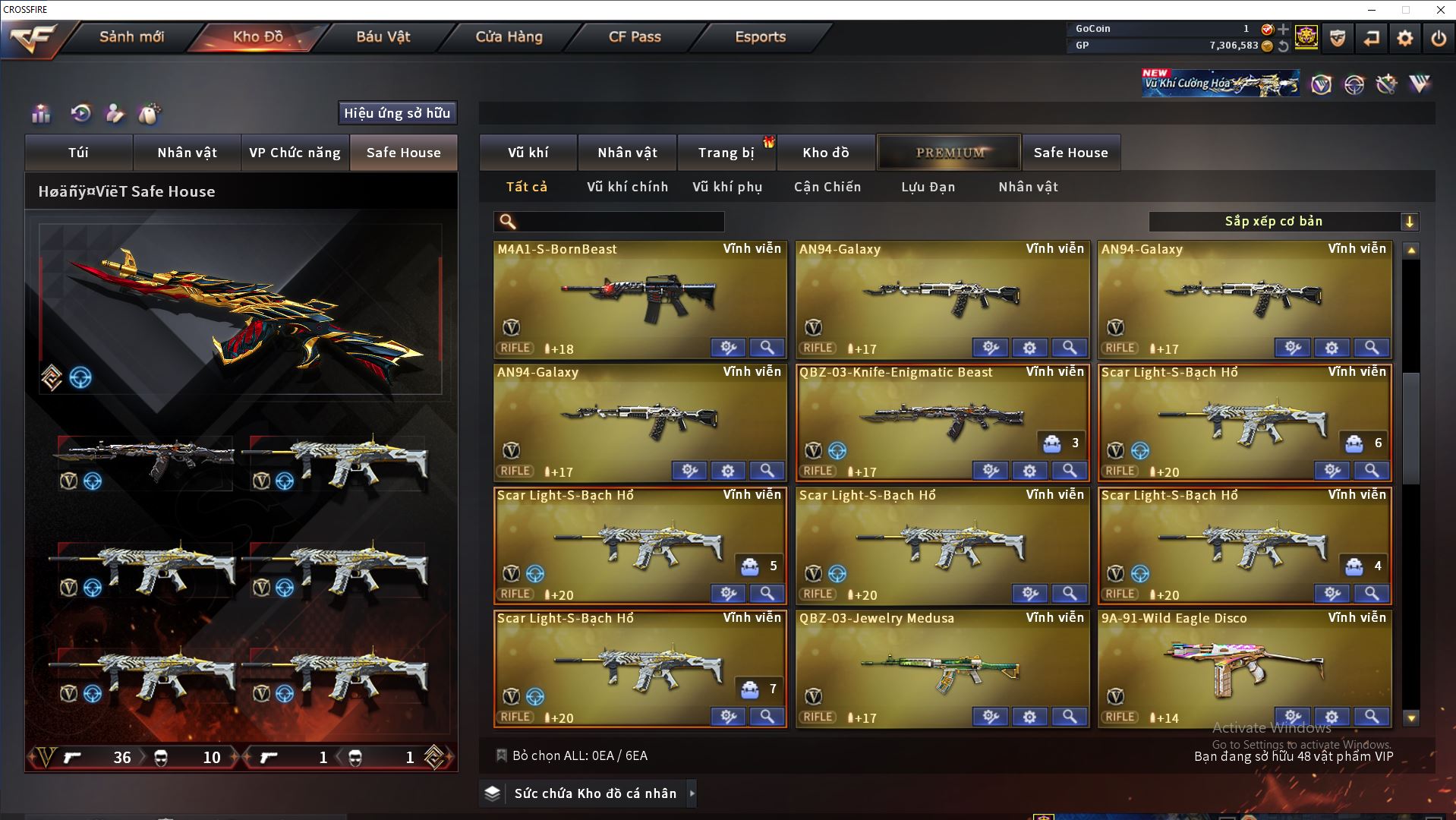The width and height of the screenshot is (1456, 820).
Task: Show the Vũ khí inventory tab
Action: point(528,153)
